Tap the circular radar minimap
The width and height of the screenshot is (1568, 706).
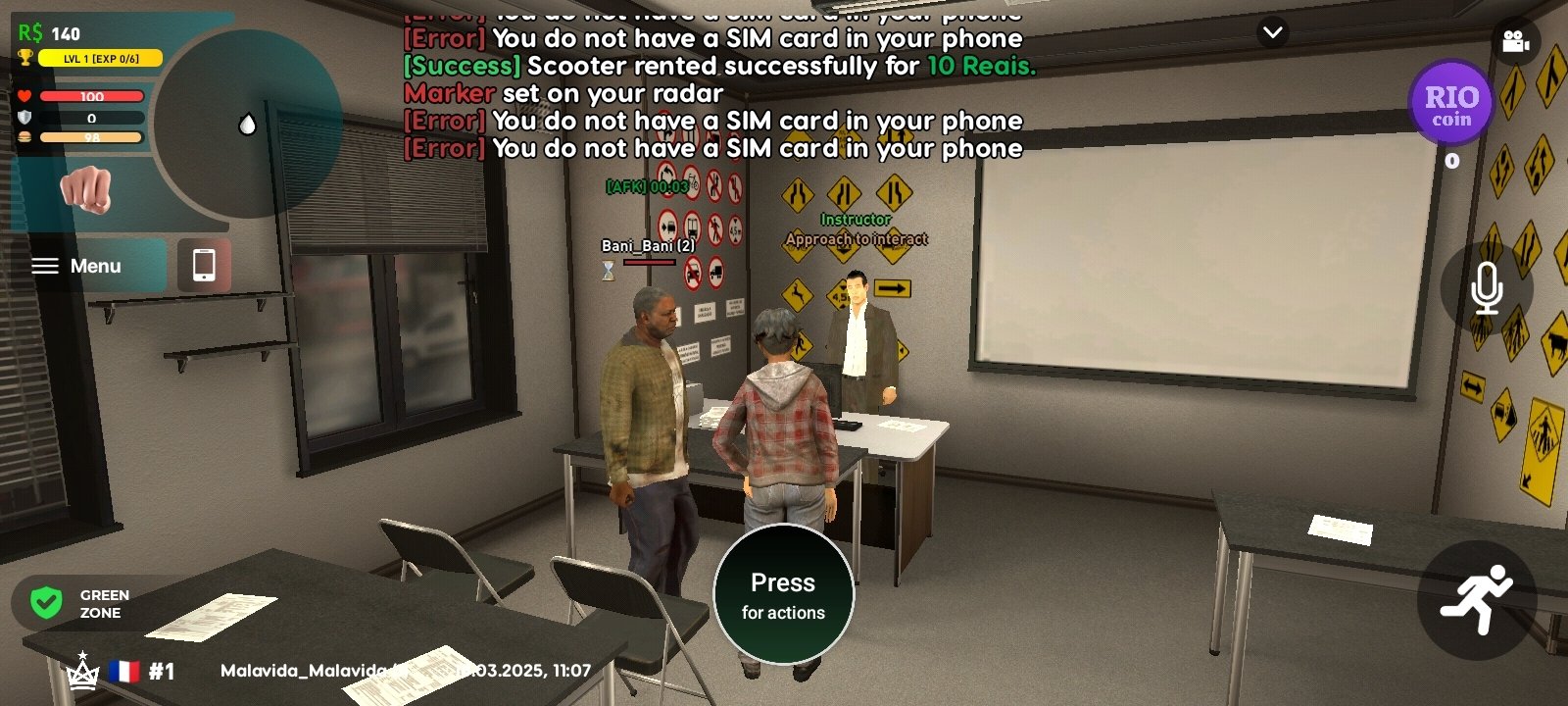(x=247, y=124)
